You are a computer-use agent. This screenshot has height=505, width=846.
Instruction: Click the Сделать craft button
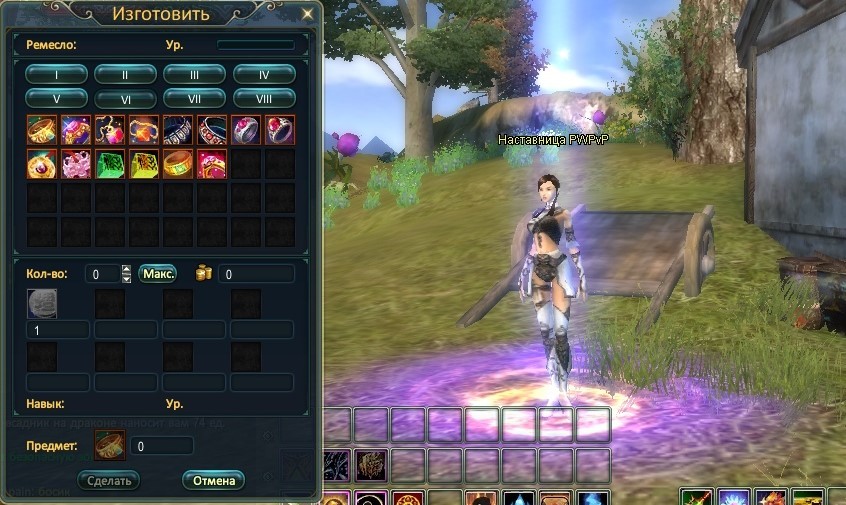coord(109,480)
